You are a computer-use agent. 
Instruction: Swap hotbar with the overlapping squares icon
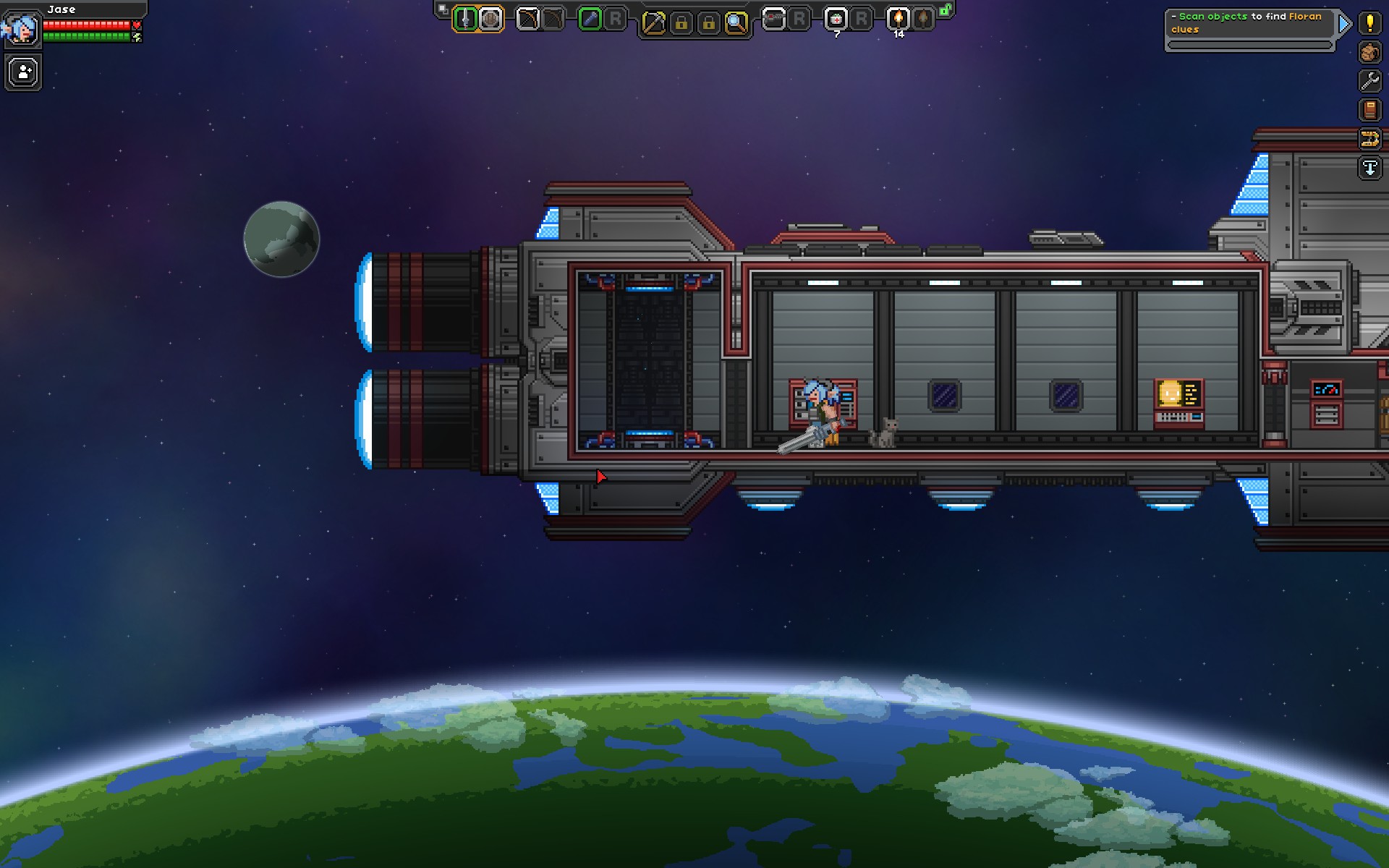(x=443, y=10)
